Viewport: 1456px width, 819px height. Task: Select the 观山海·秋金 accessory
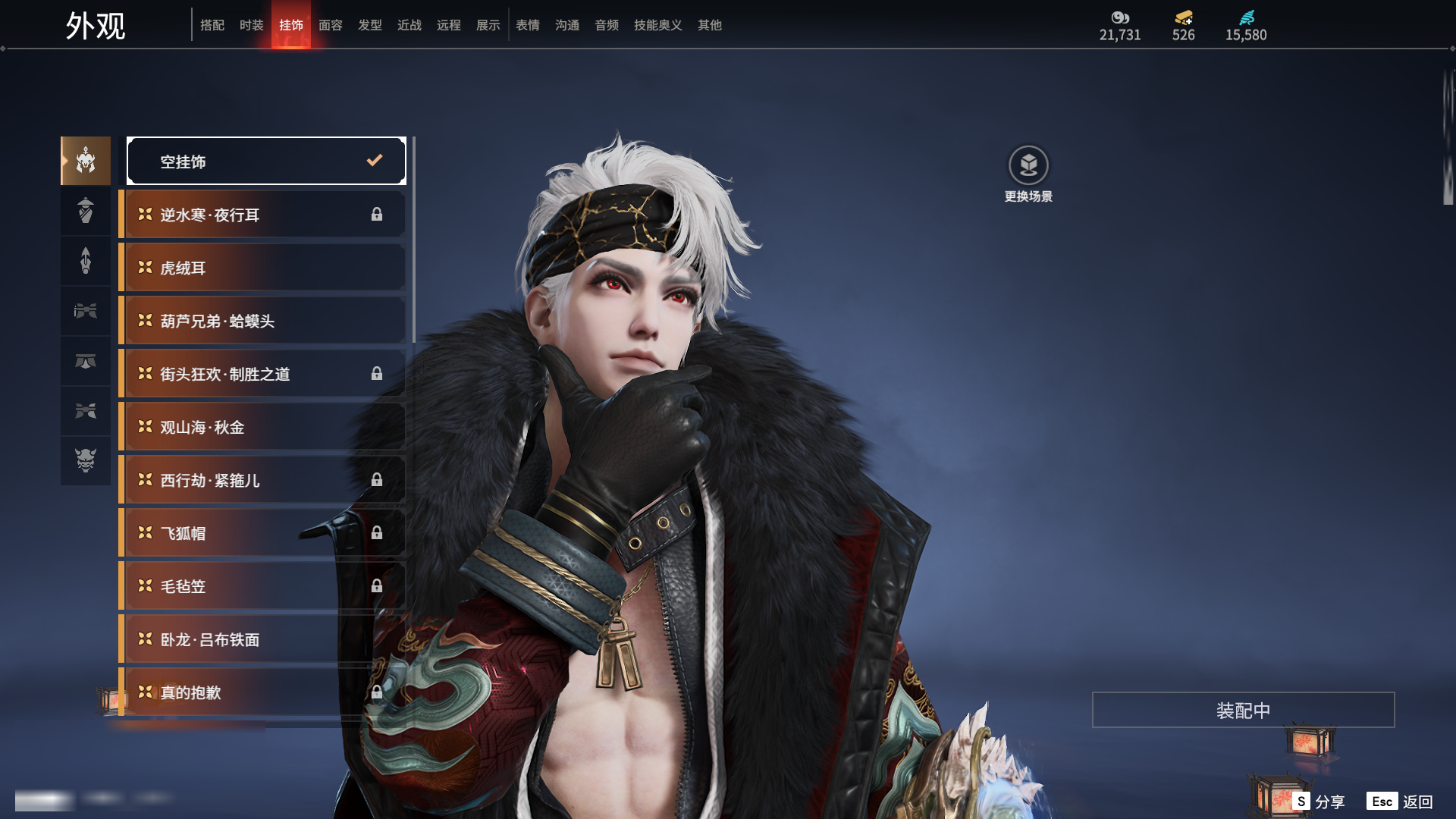tap(262, 427)
